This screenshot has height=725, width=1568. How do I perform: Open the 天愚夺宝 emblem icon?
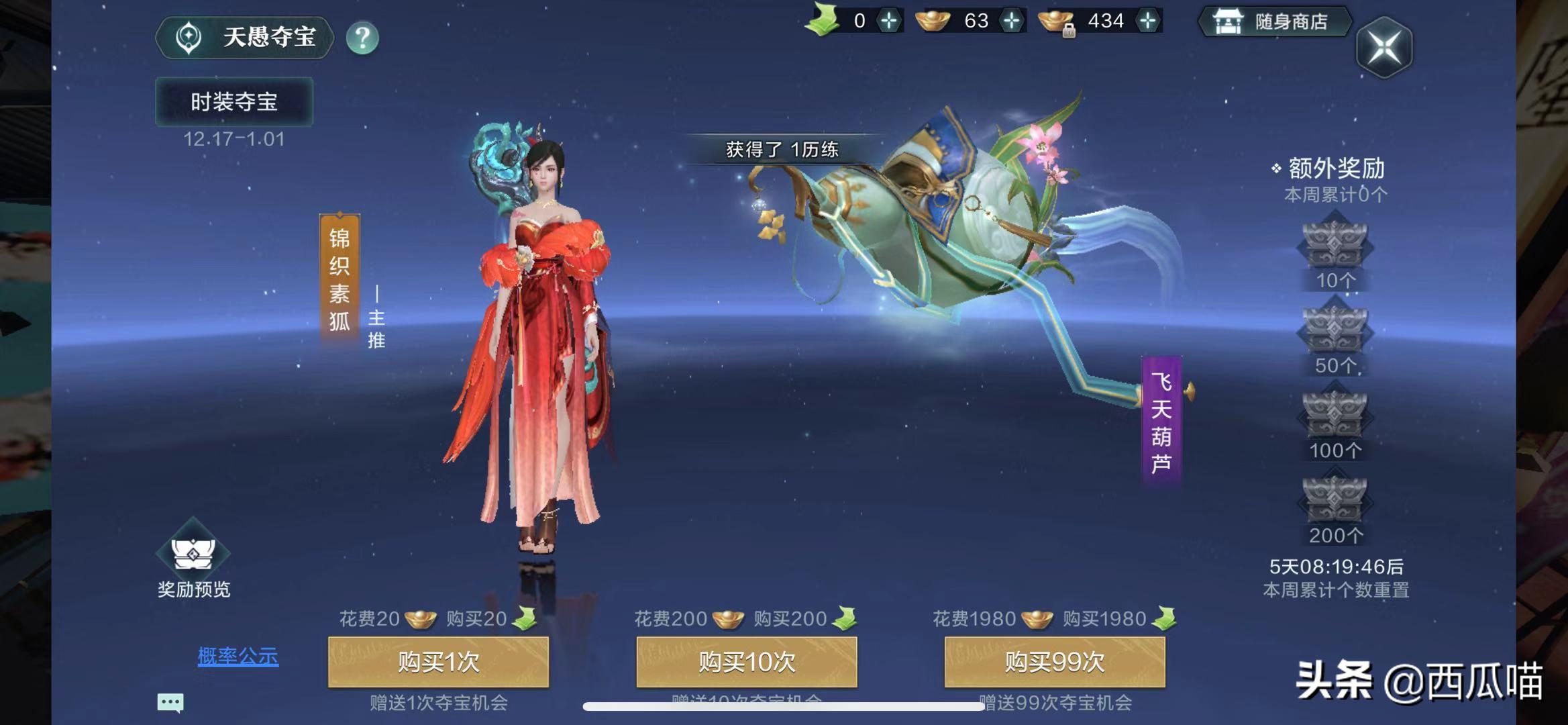point(189,38)
